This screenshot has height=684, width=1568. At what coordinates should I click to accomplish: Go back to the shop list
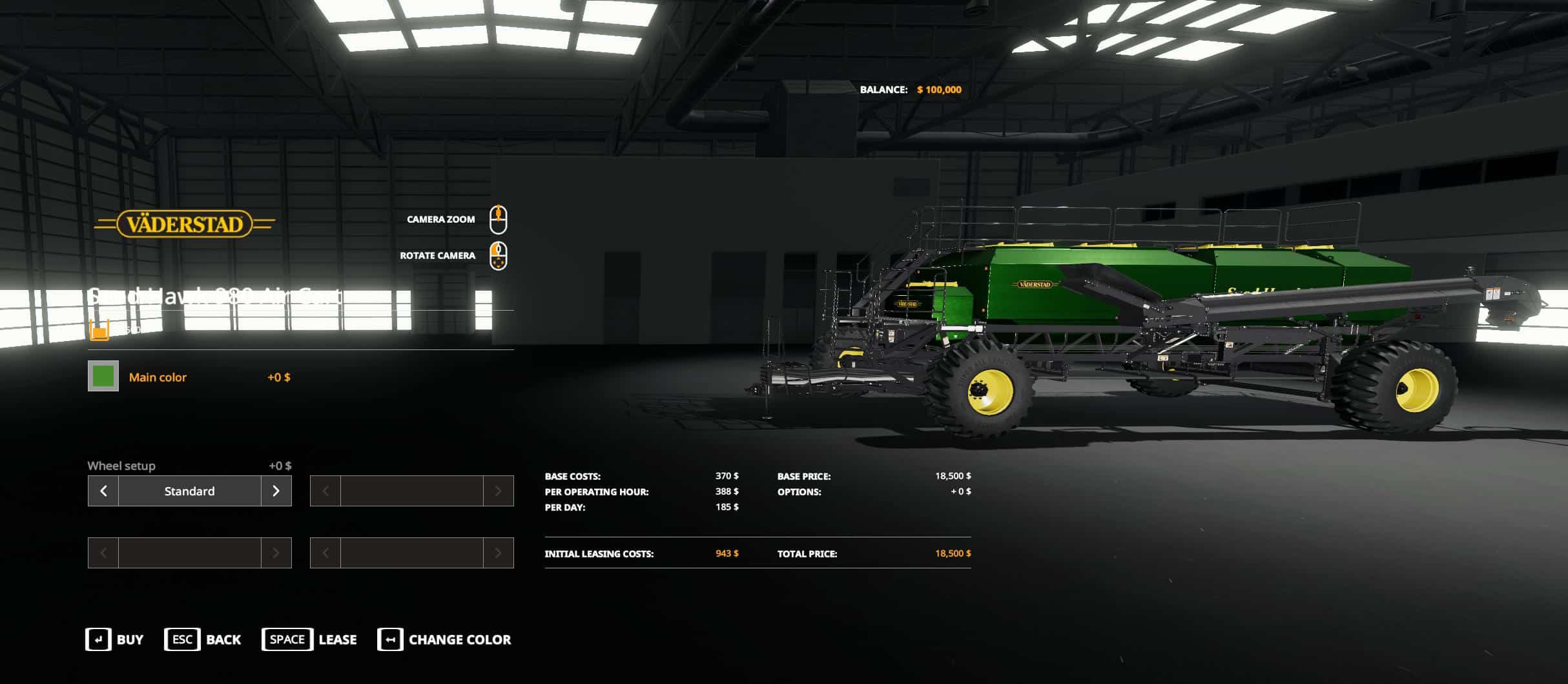202,639
